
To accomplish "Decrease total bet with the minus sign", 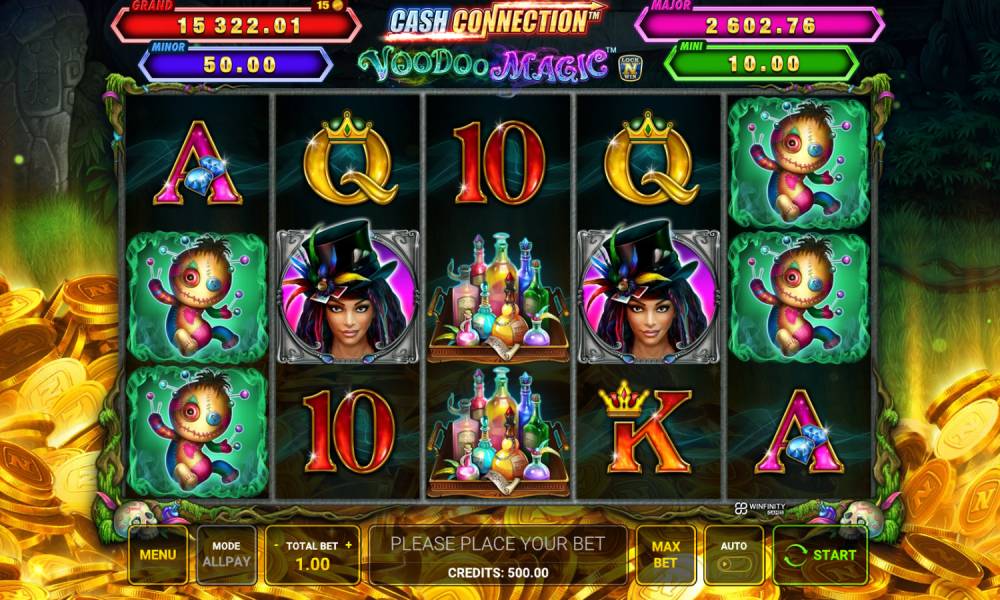I will click(x=275, y=546).
